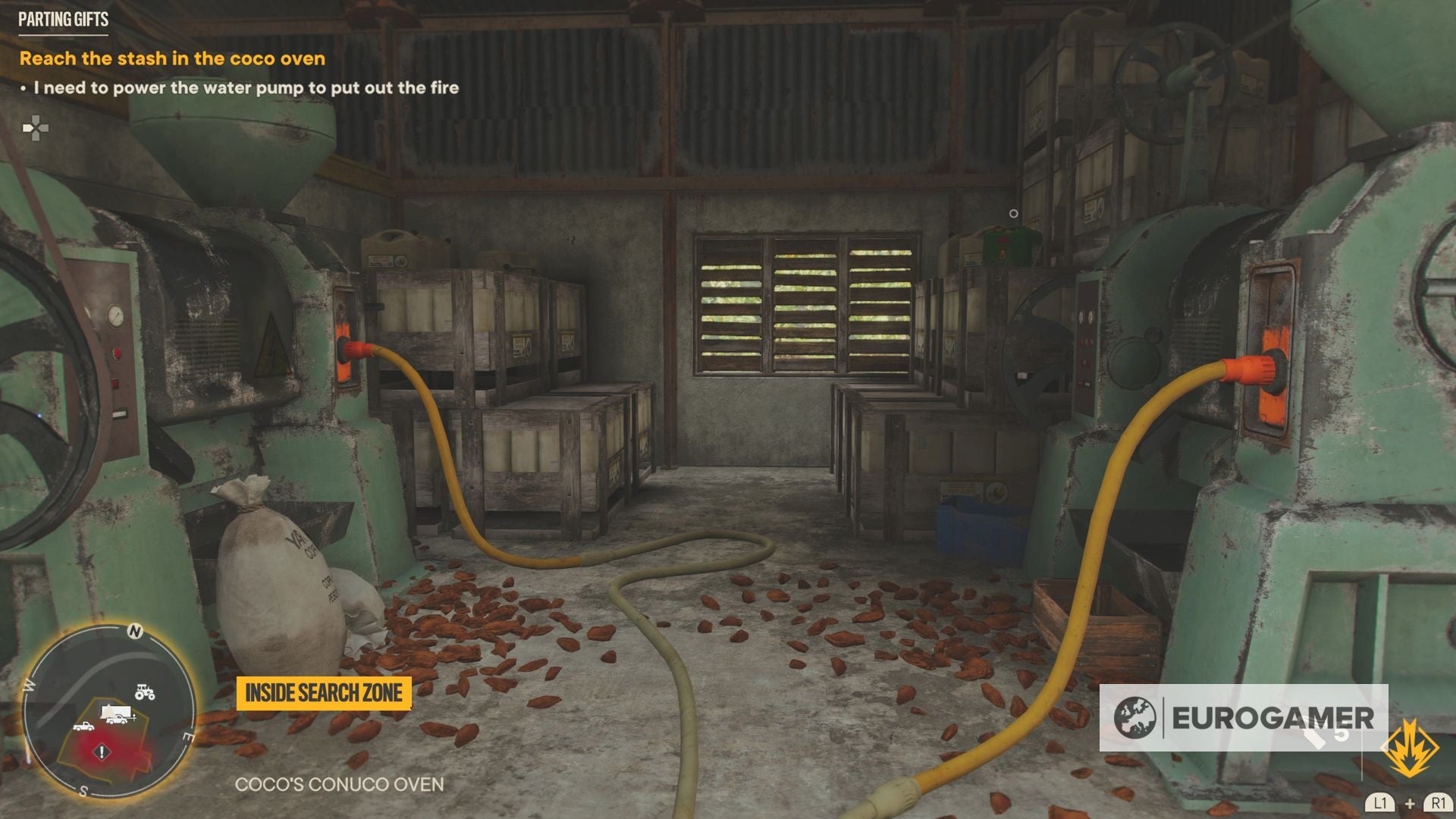Click the INSIDE SEARCH ZONE banner

point(325,692)
